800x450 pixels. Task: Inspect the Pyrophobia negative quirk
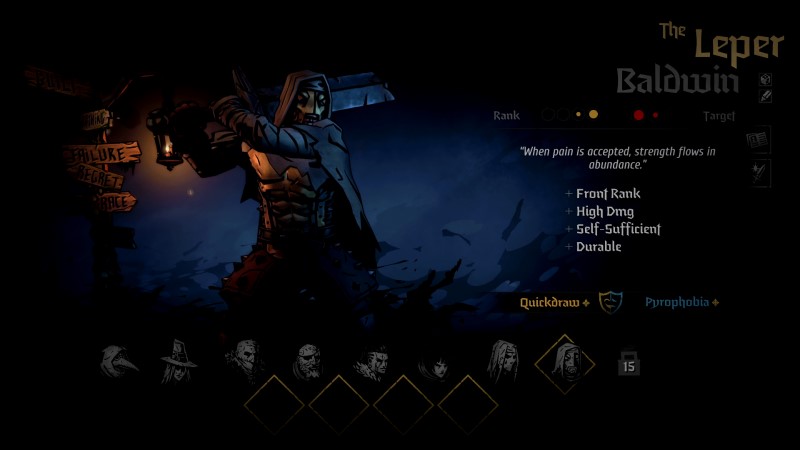coord(682,302)
